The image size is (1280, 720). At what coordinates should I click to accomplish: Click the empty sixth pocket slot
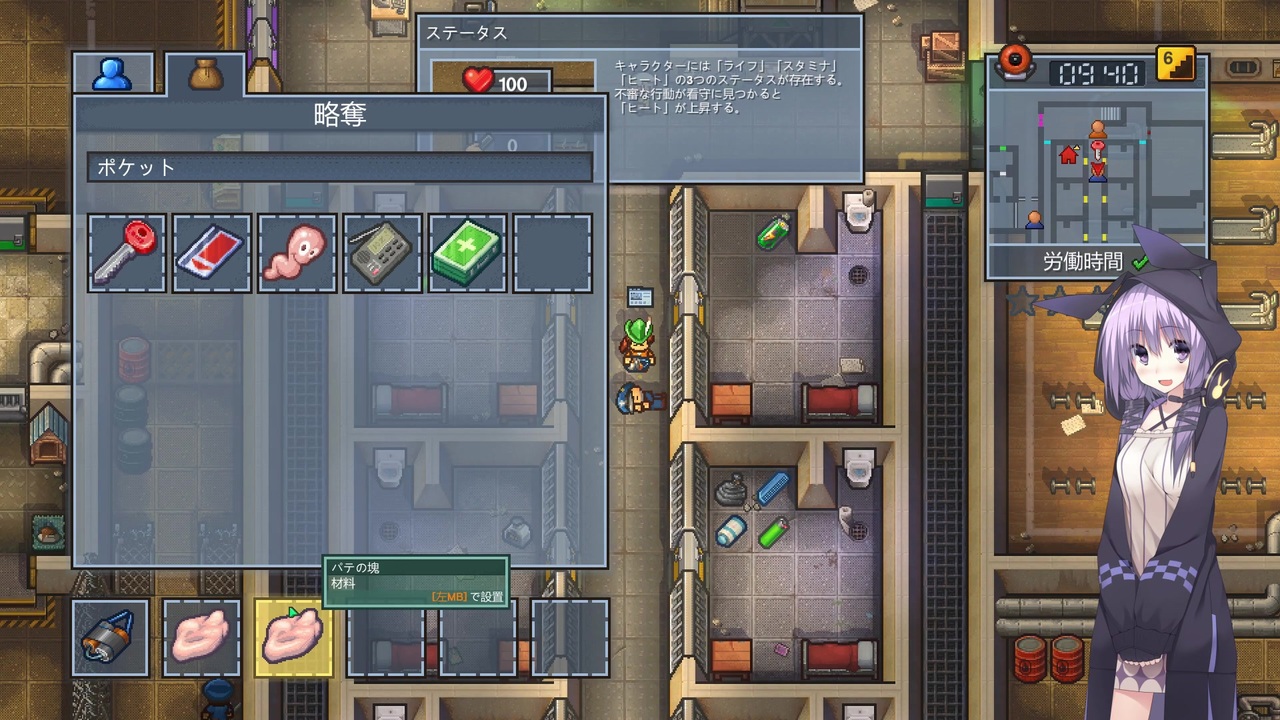click(551, 252)
